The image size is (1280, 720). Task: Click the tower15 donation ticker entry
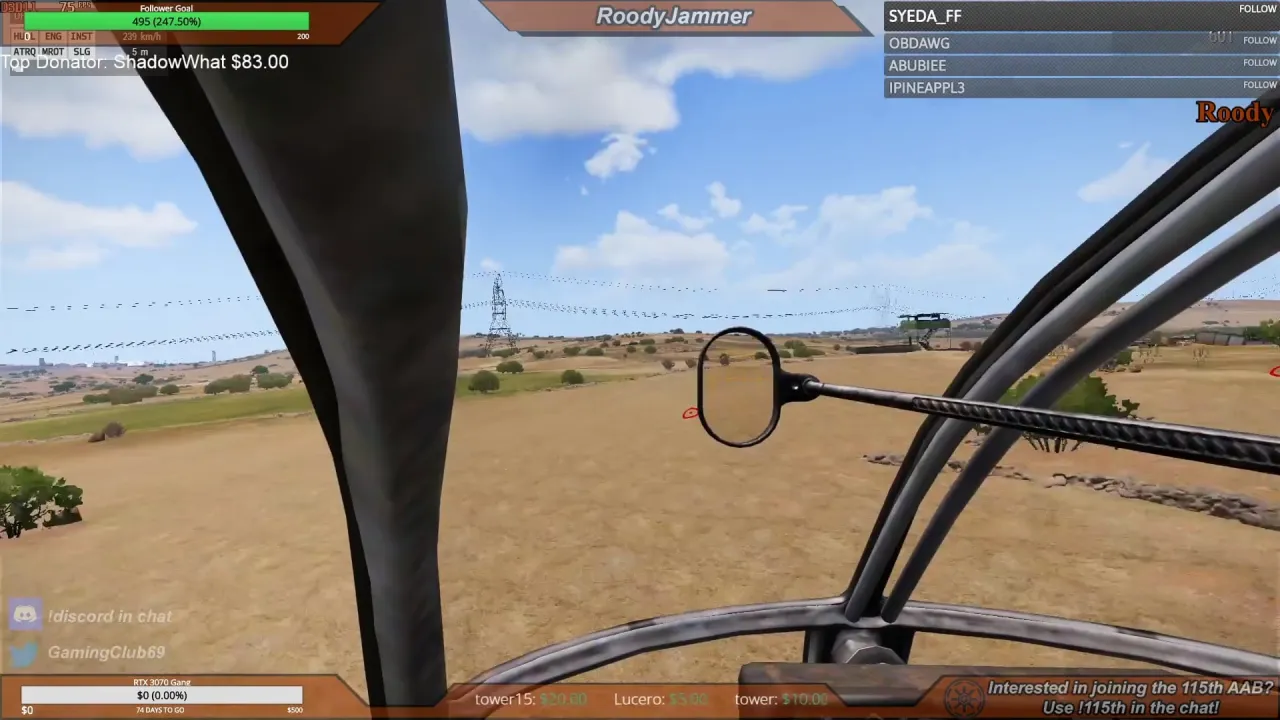tap(530, 699)
